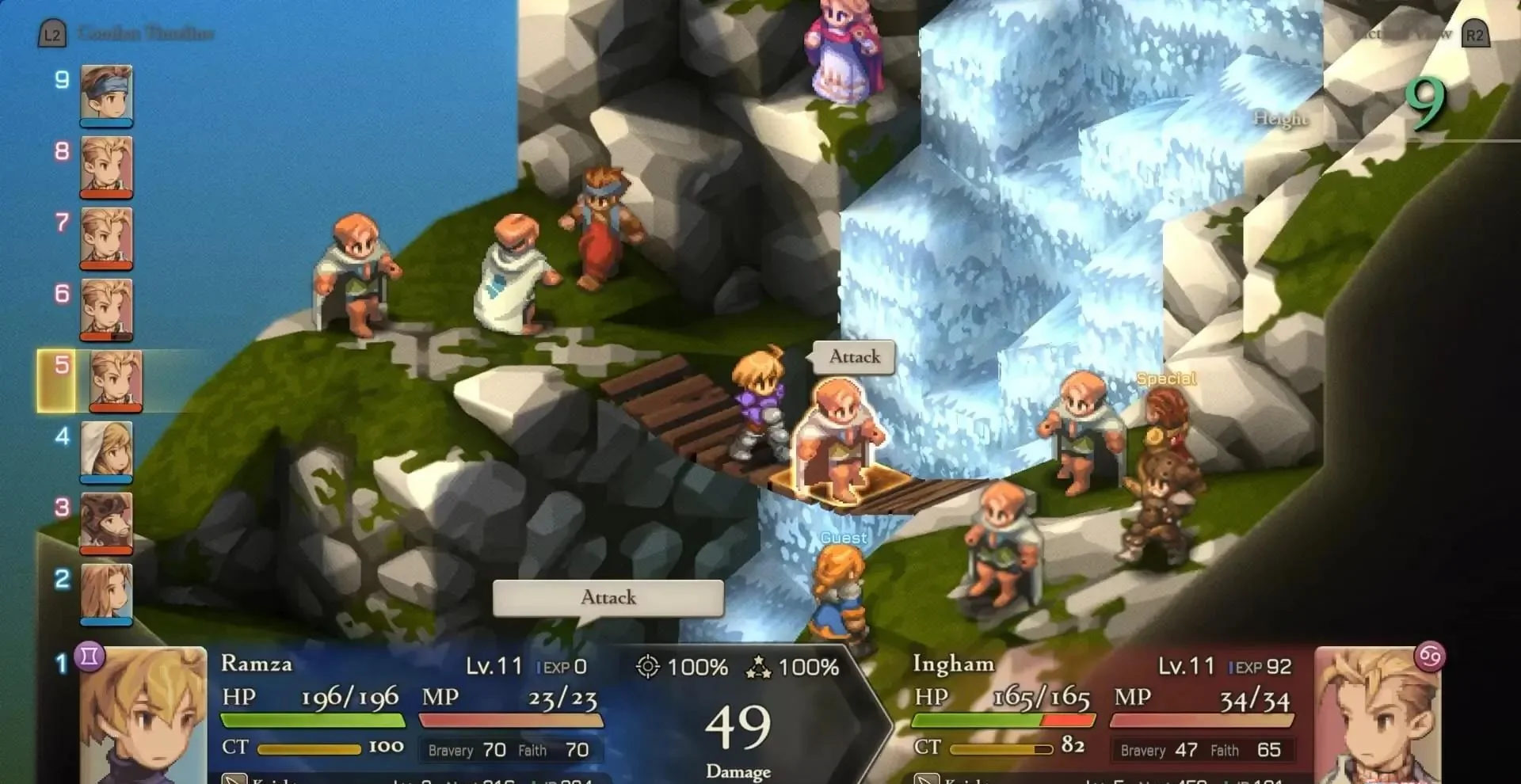Pick the long-haired blonde portrait numbered 2
Viewport: 1521px width, 784px height.
[x=106, y=594]
